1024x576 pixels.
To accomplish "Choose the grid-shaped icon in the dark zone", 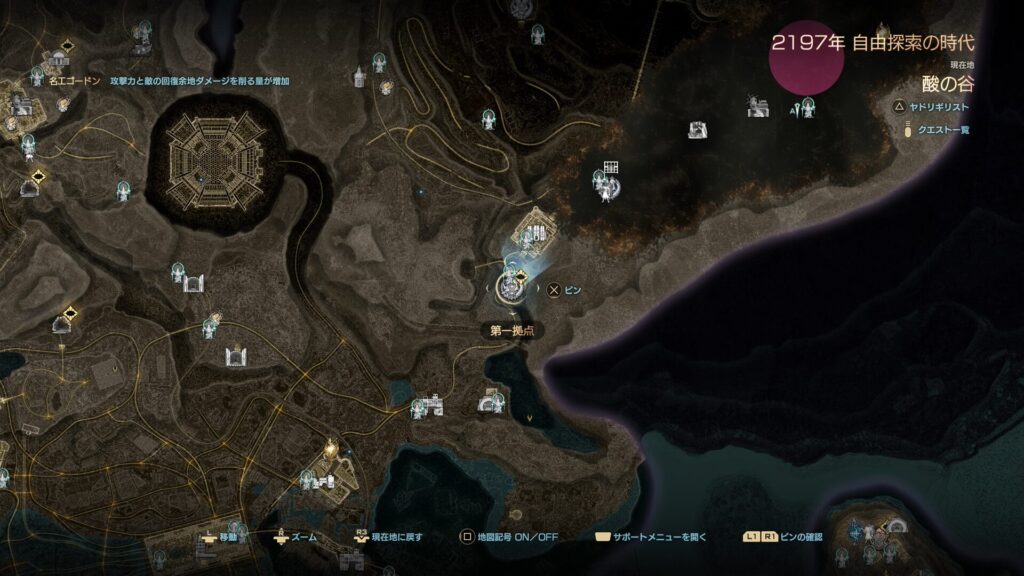I will (612, 168).
